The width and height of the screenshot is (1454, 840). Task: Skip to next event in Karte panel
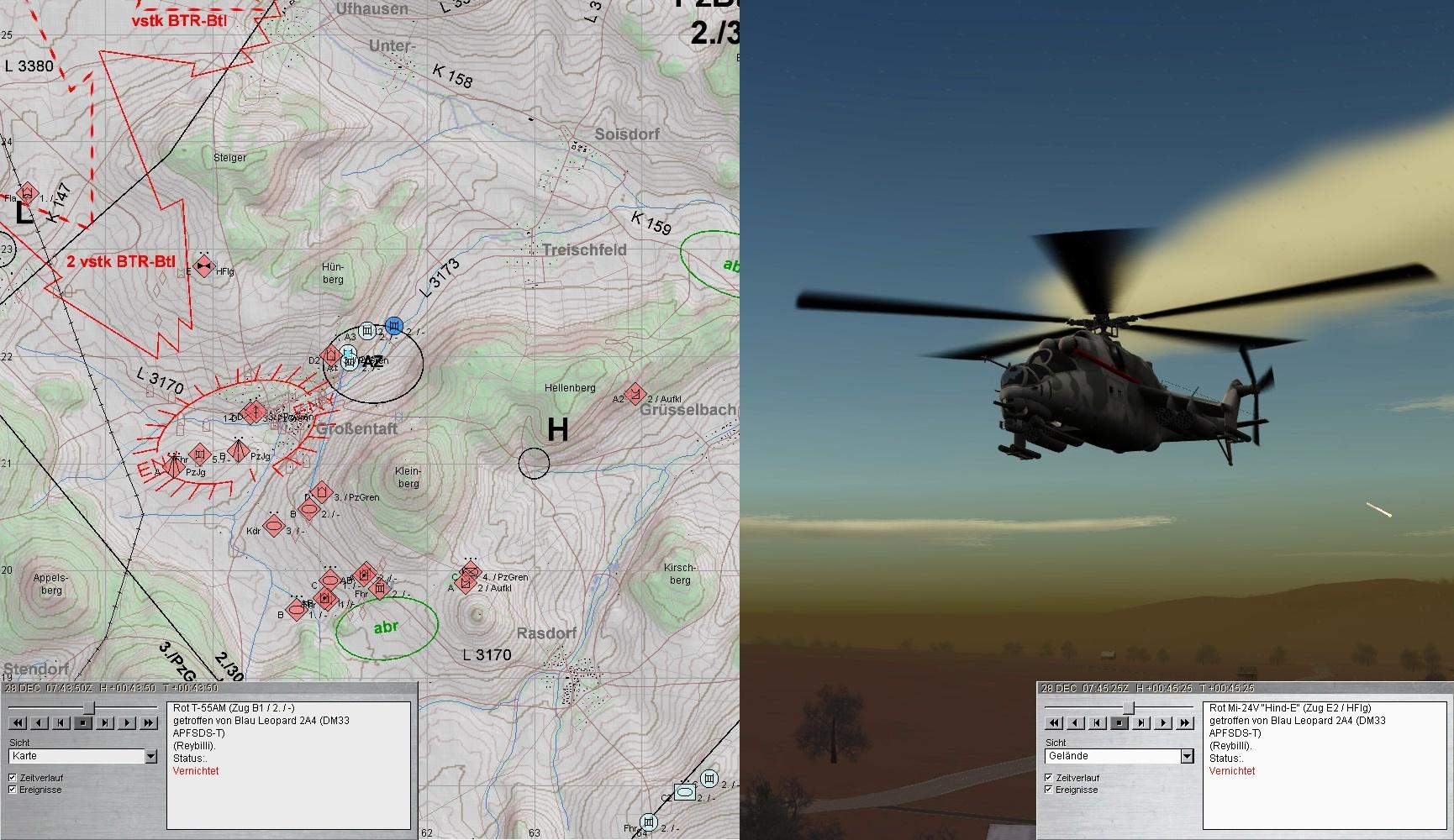click(x=105, y=722)
